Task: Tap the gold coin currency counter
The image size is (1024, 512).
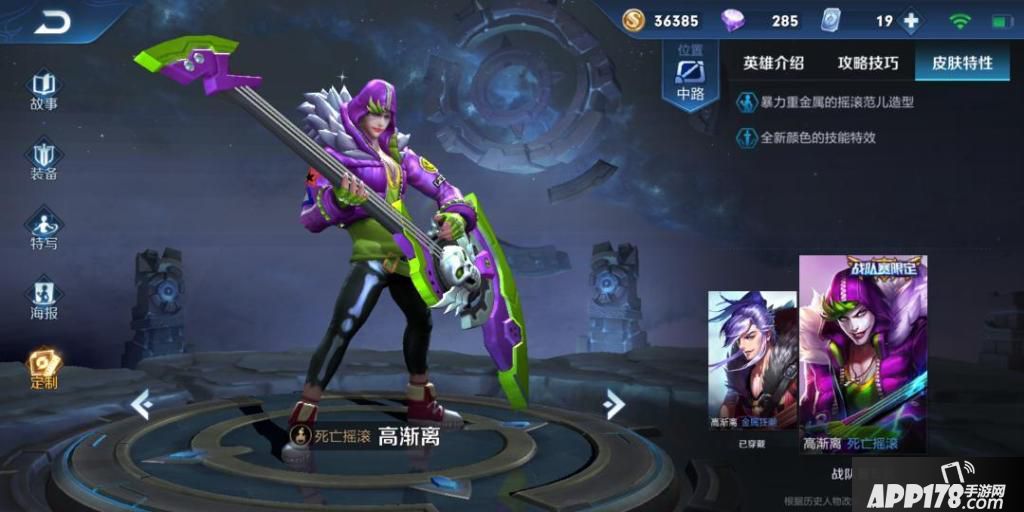Action: (660, 21)
